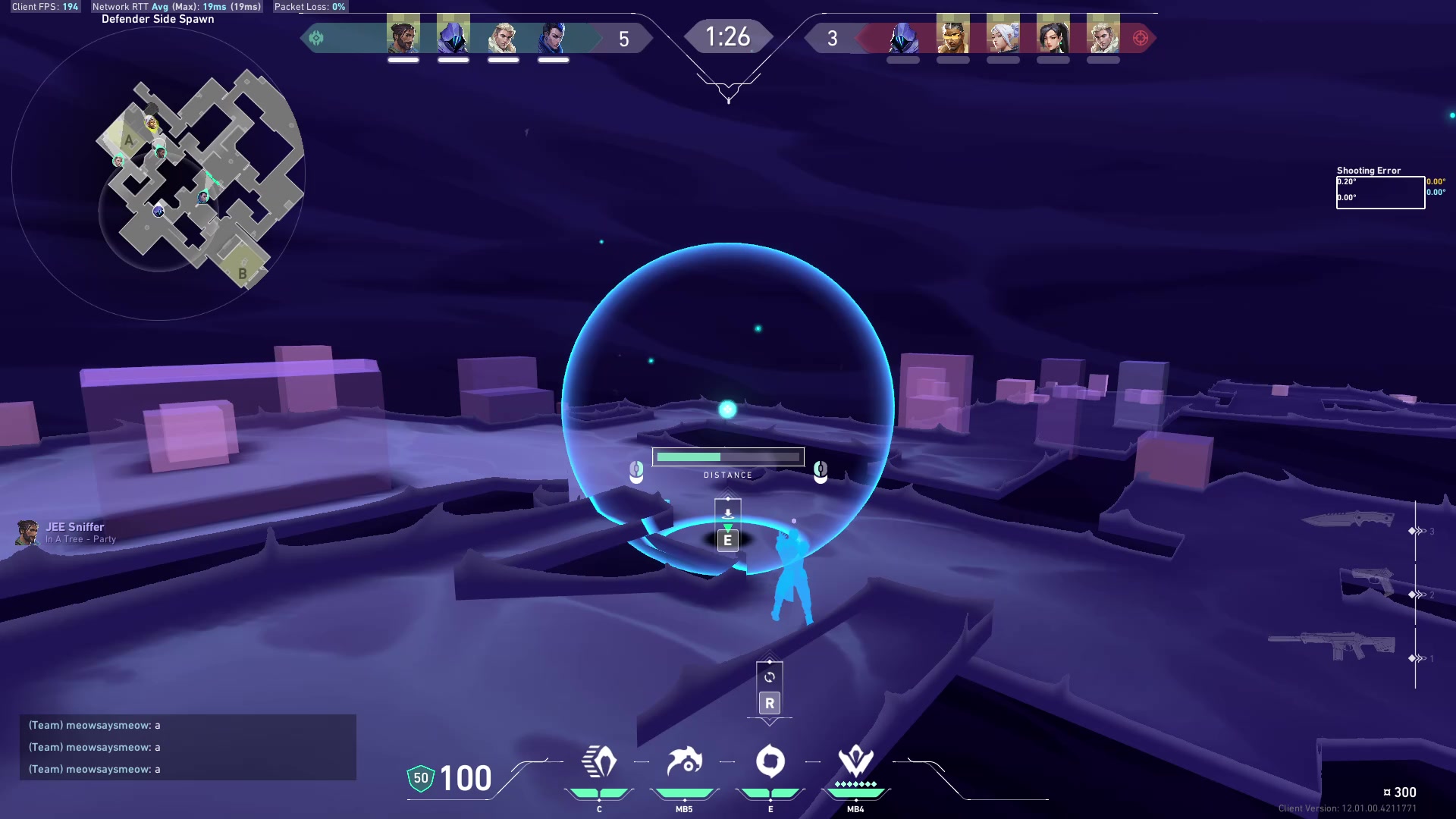This screenshot has width=1456, height=819.
Task: Click the masked golden agent portrait
Action: 952,36
